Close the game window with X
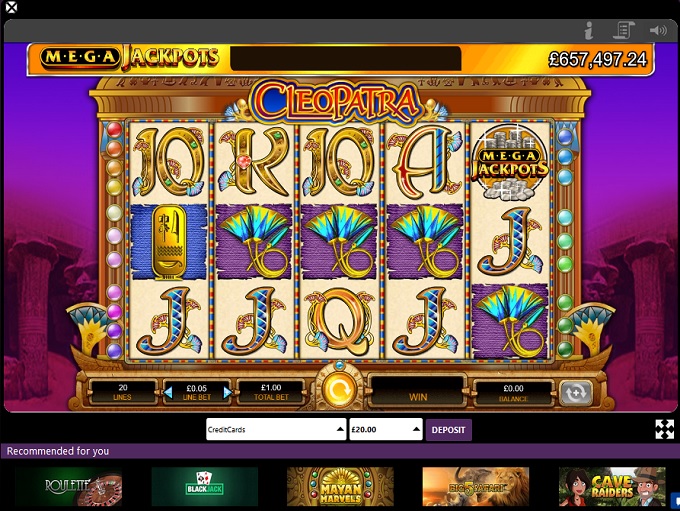 tap(11, 8)
